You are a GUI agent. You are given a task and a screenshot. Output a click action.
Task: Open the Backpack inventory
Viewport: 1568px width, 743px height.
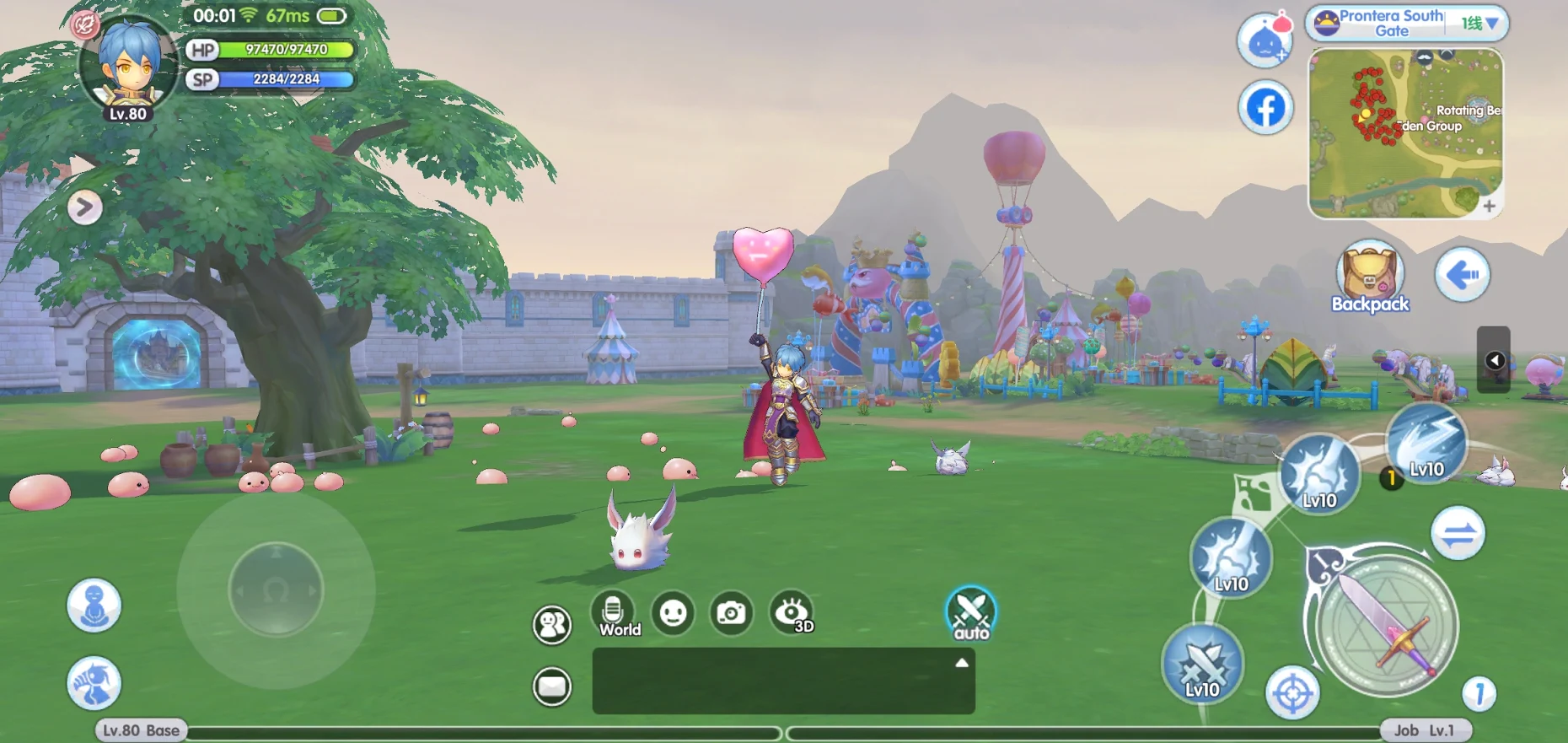1370,278
